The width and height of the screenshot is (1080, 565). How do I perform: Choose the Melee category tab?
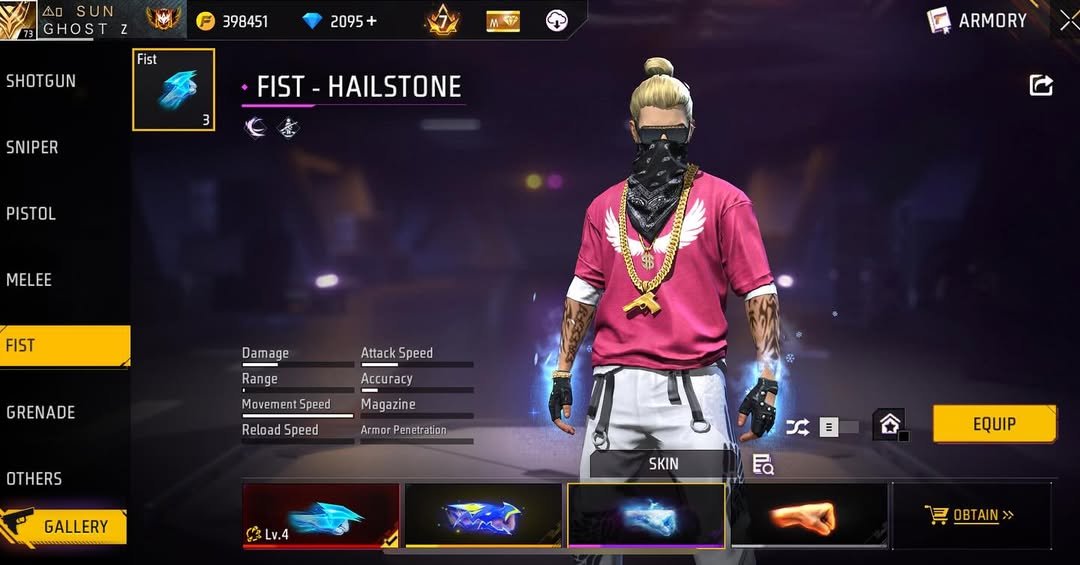tap(30, 280)
